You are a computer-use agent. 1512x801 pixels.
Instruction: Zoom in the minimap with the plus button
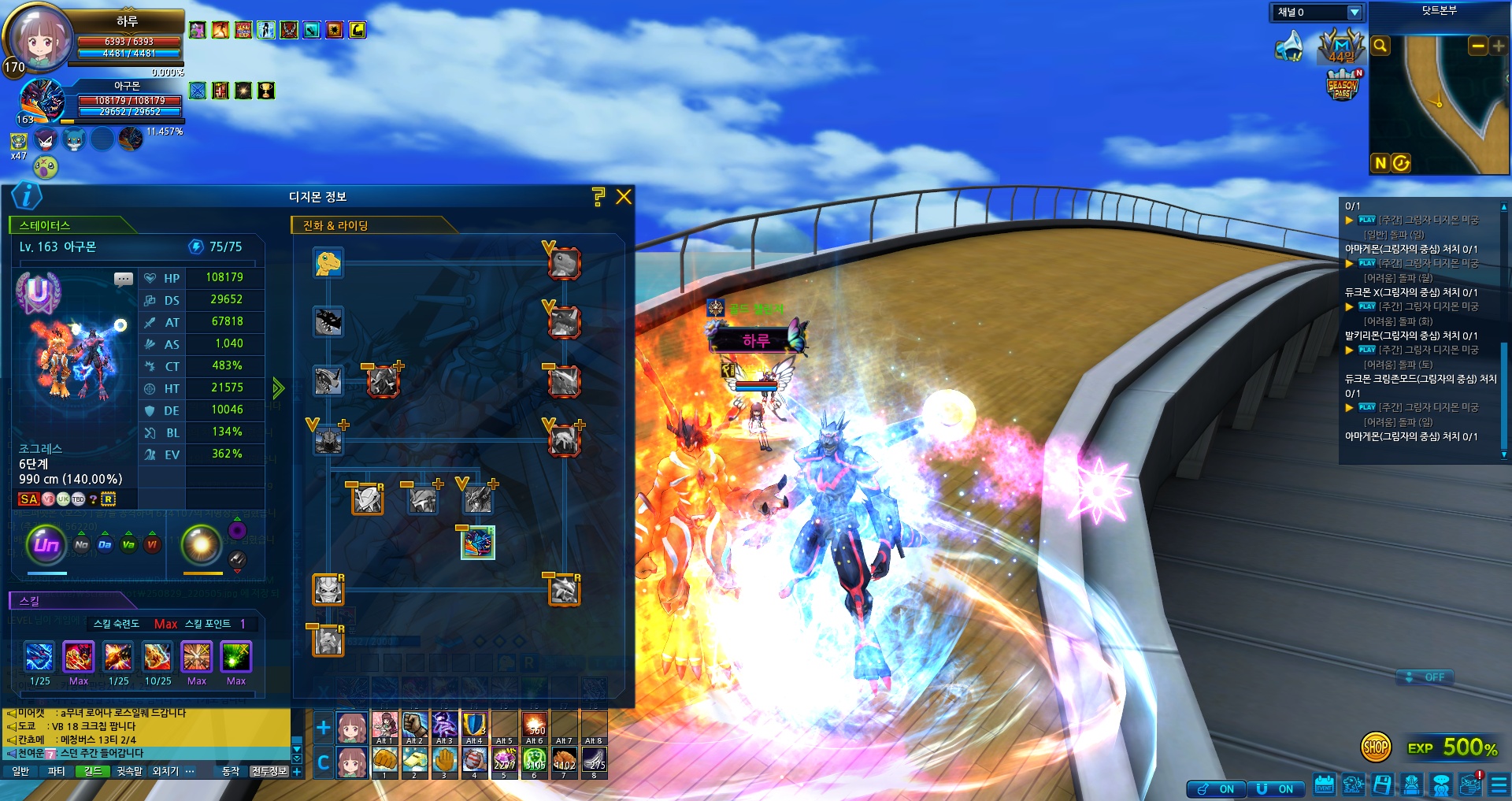coord(1498,46)
